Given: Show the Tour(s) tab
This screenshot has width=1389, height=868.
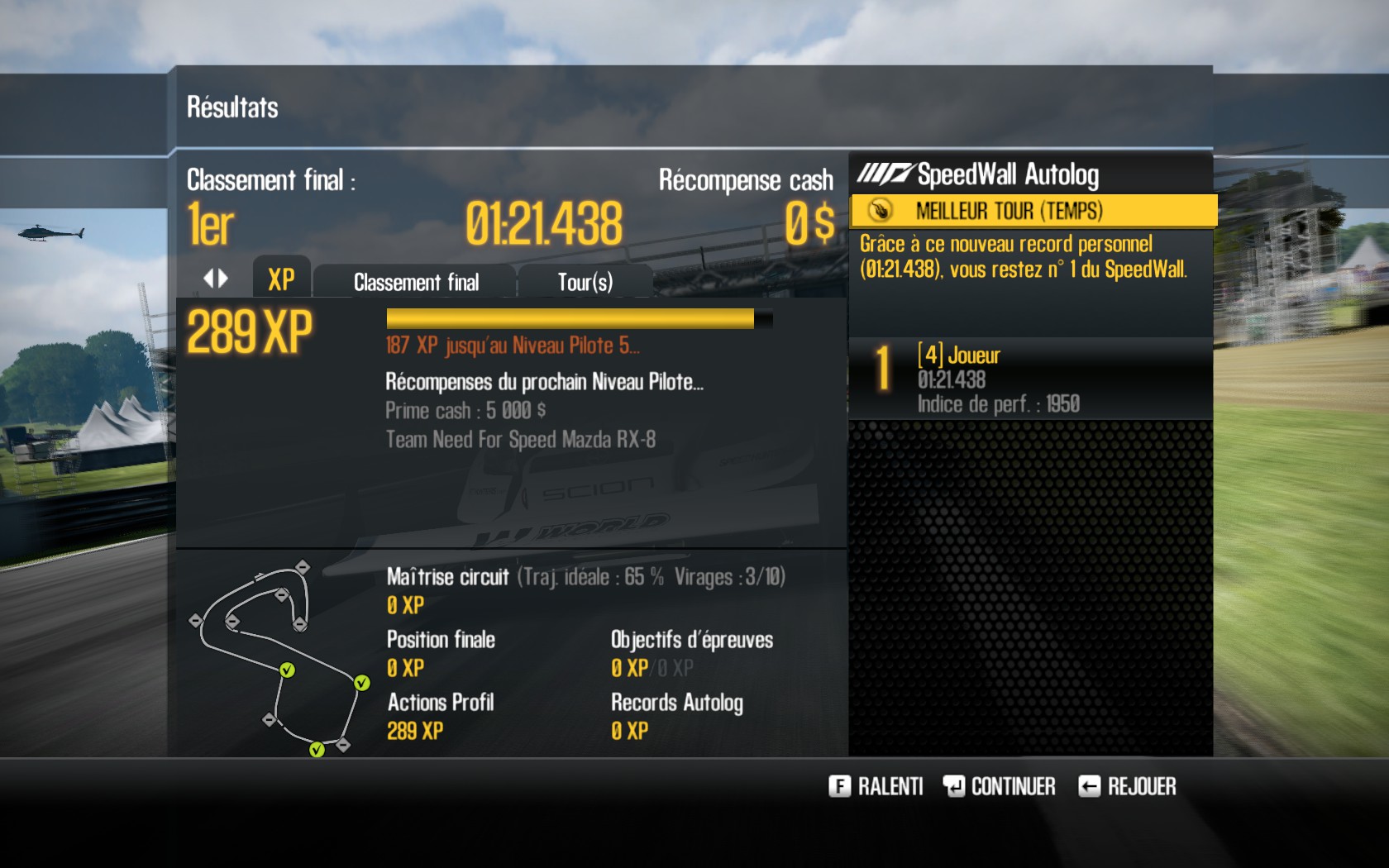Looking at the screenshot, I should (x=585, y=283).
